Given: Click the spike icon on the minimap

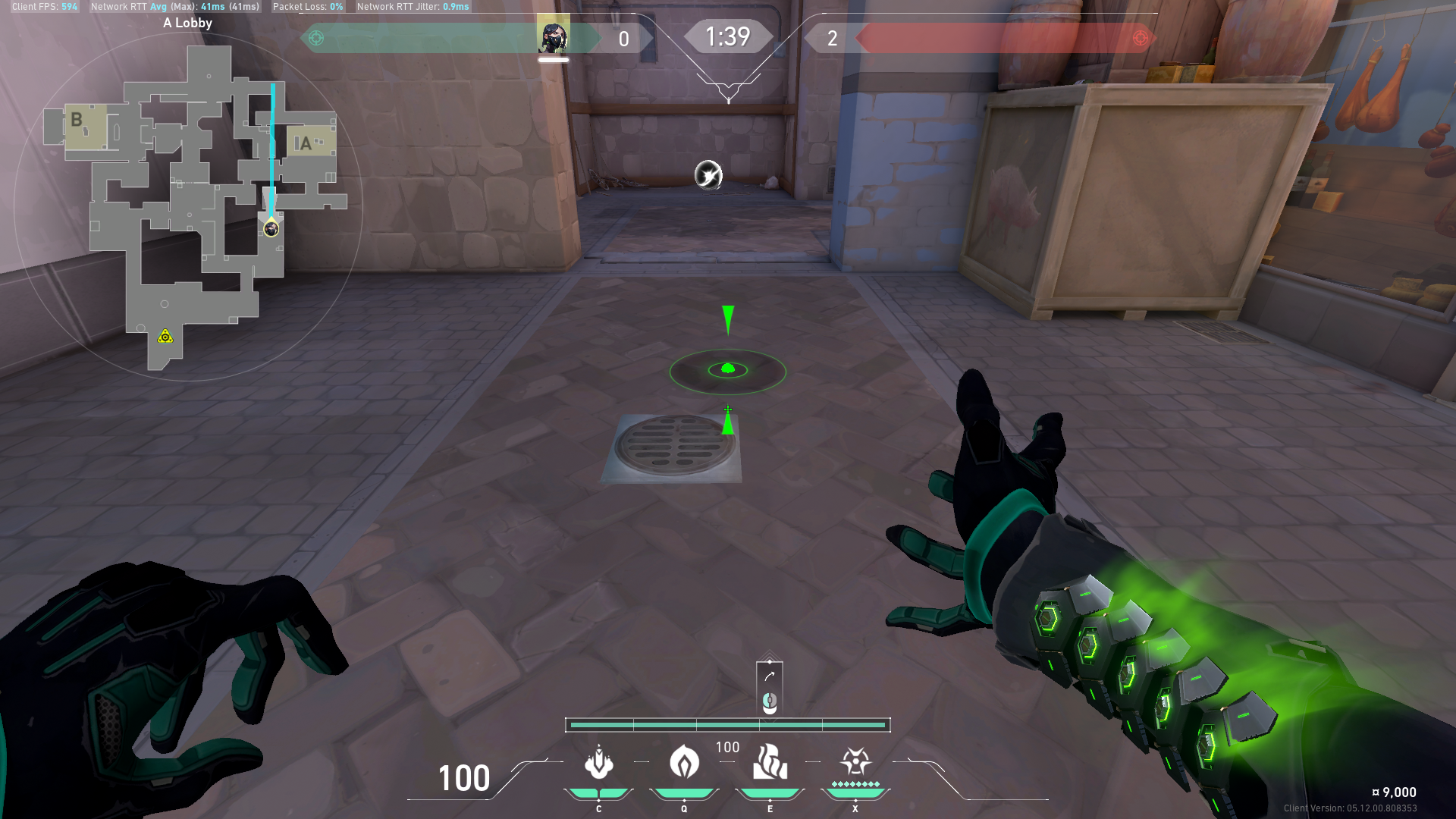Looking at the screenshot, I should pyautogui.click(x=165, y=336).
